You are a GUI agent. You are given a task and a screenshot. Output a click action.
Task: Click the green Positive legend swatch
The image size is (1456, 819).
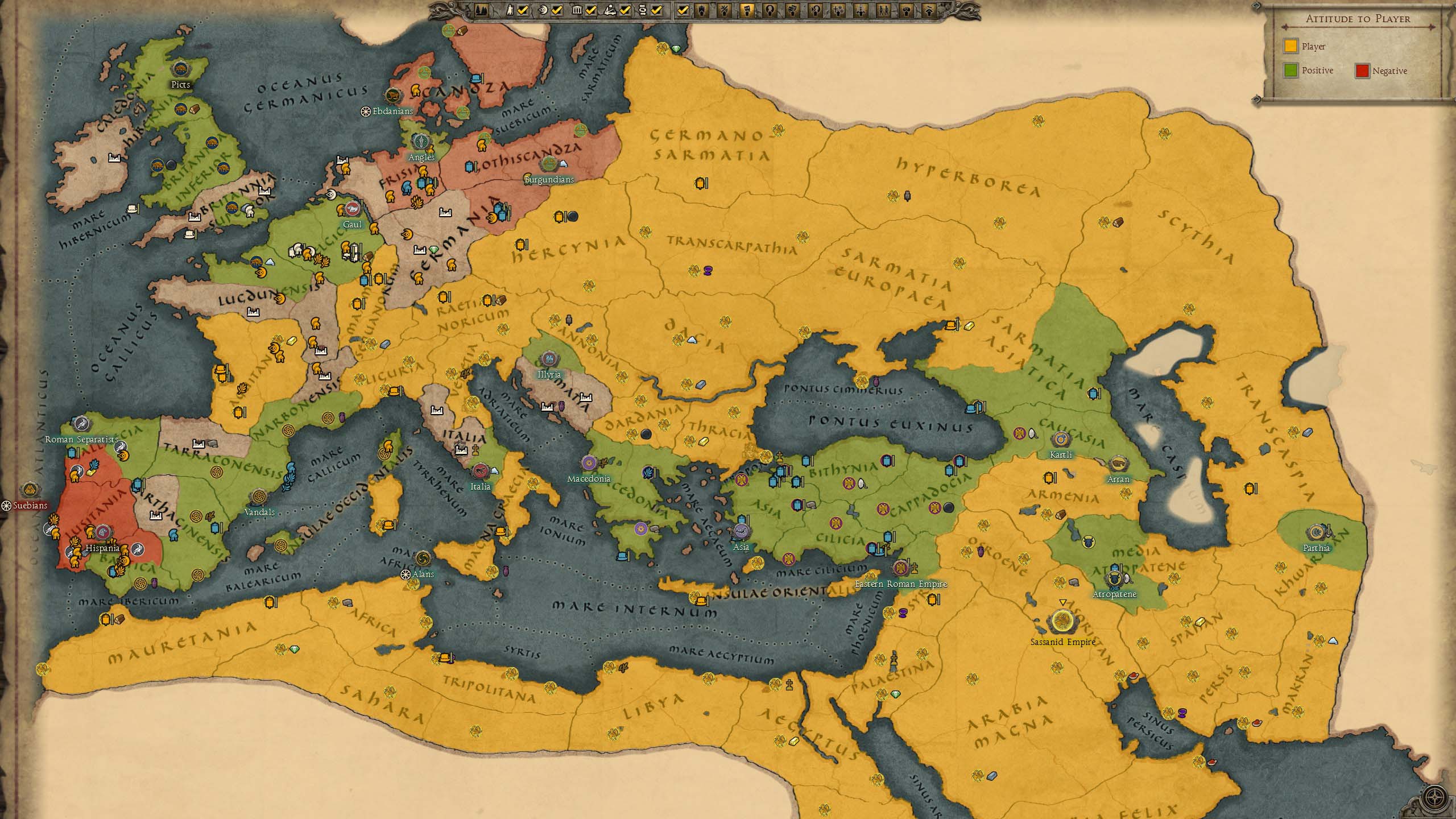click(1290, 71)
